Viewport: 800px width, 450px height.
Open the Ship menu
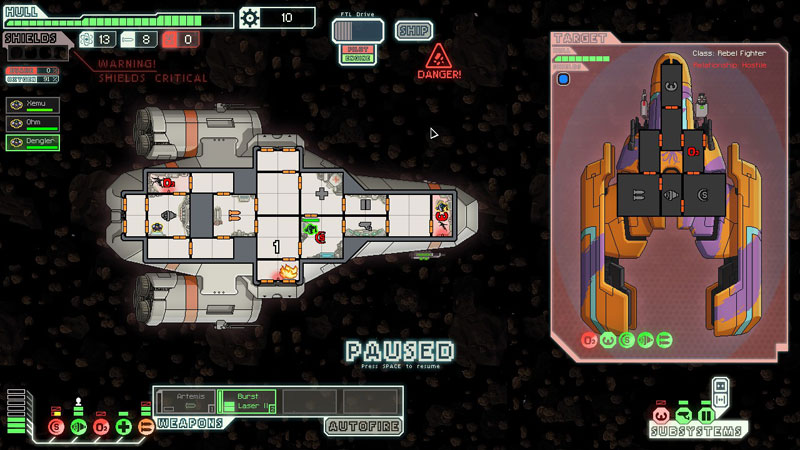(413, 30)
